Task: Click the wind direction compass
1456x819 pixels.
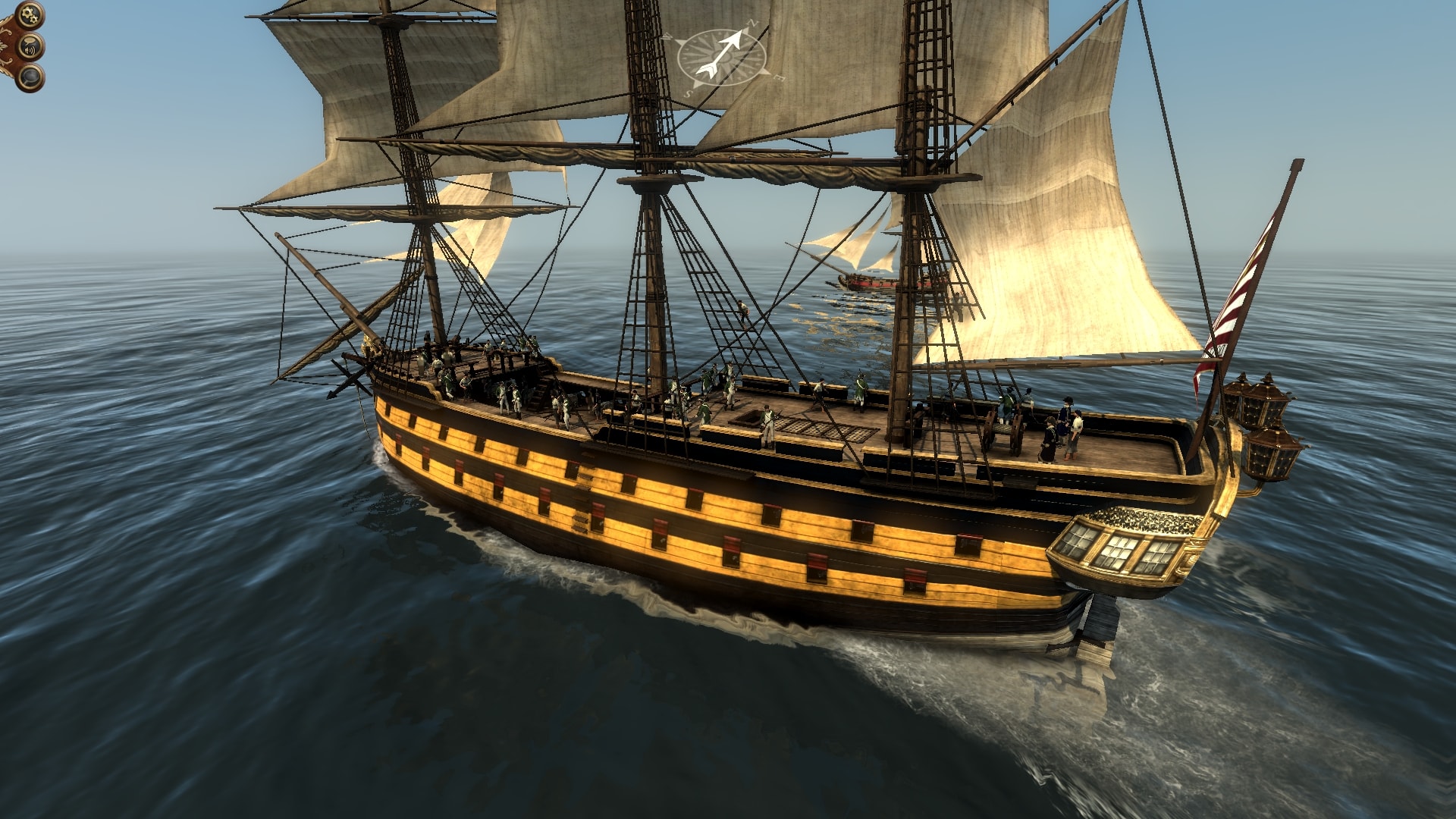Action: point(720,58)
